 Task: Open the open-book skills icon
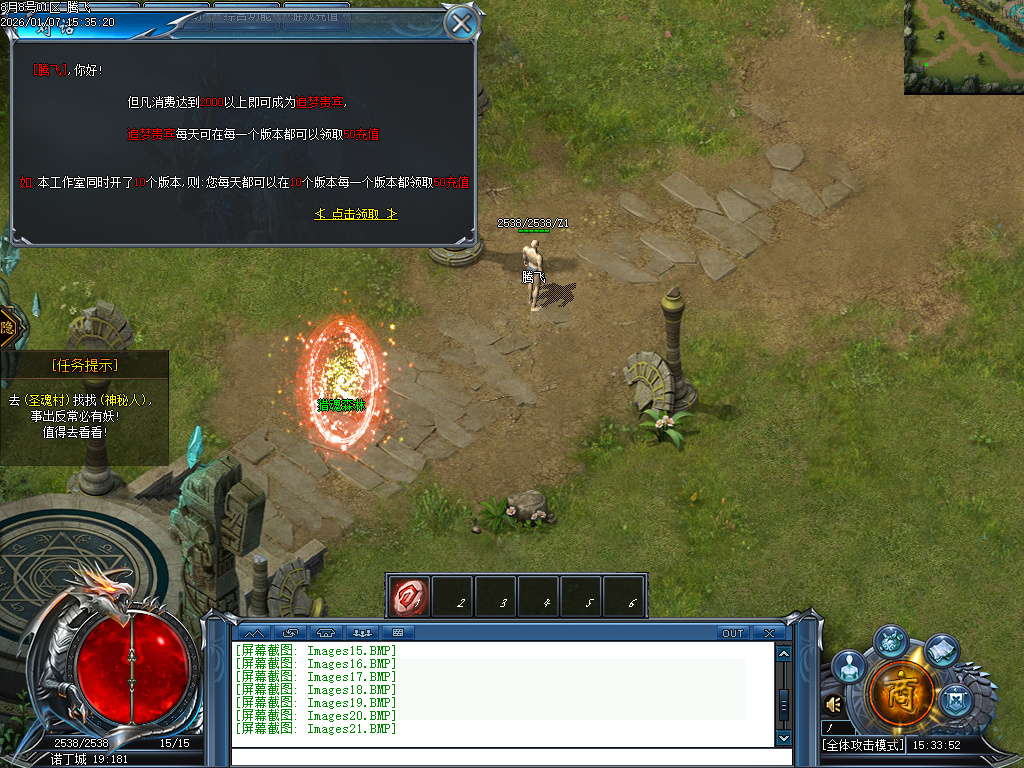pos(941,650)
